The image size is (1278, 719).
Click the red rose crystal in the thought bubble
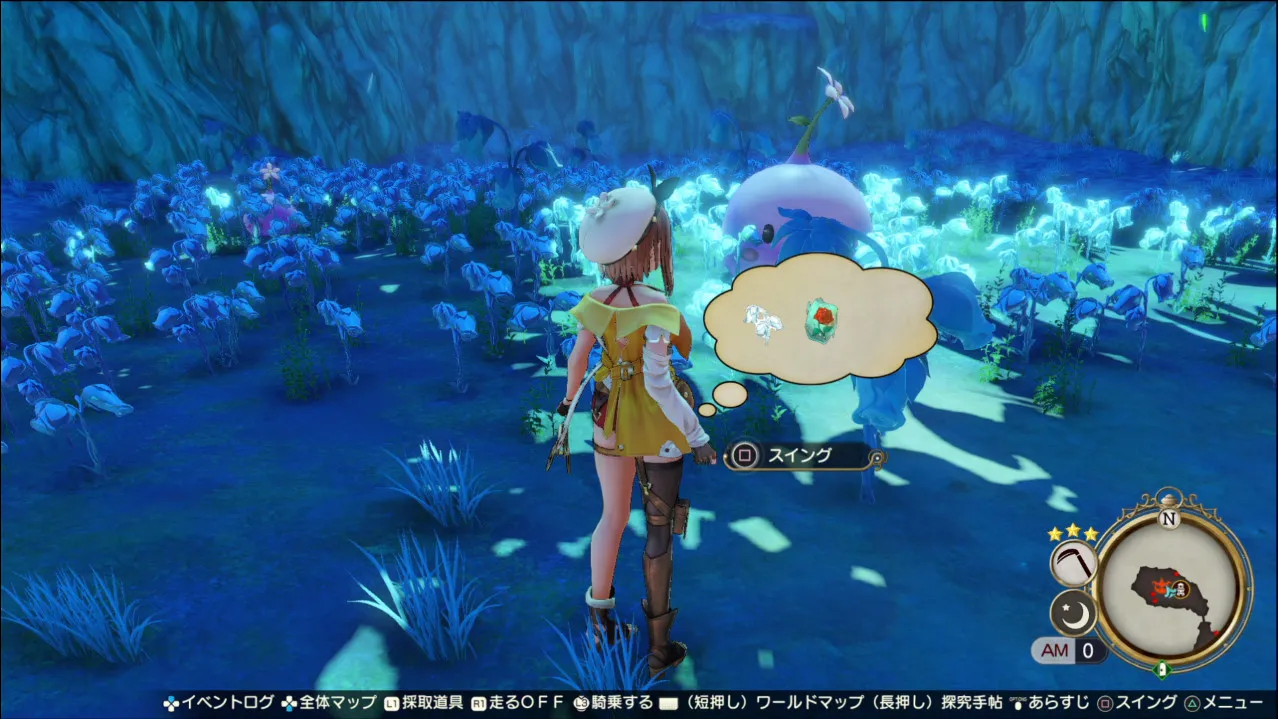821,319
